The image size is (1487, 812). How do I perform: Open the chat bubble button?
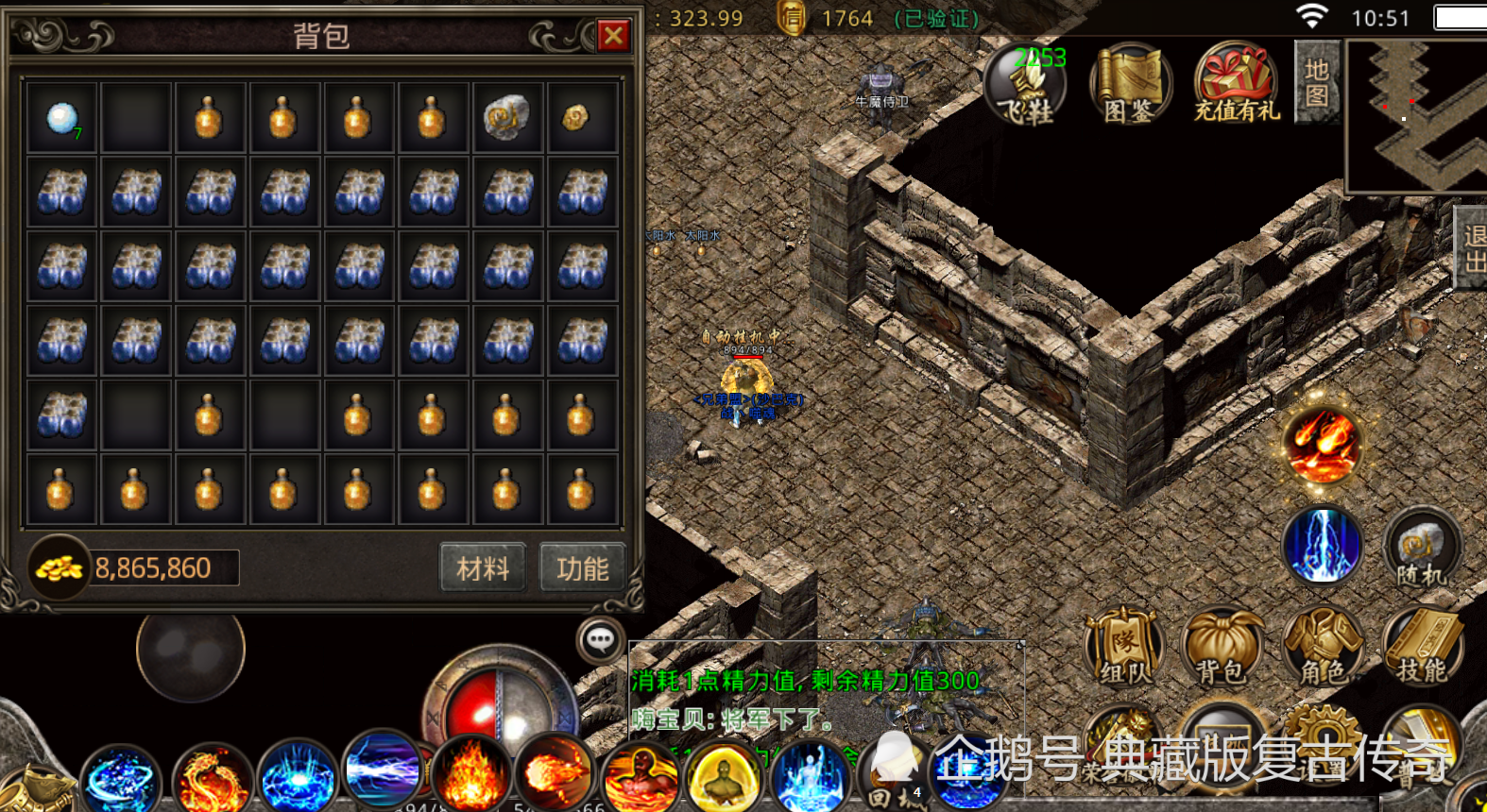pyautogui.click(x=600, y=641)
